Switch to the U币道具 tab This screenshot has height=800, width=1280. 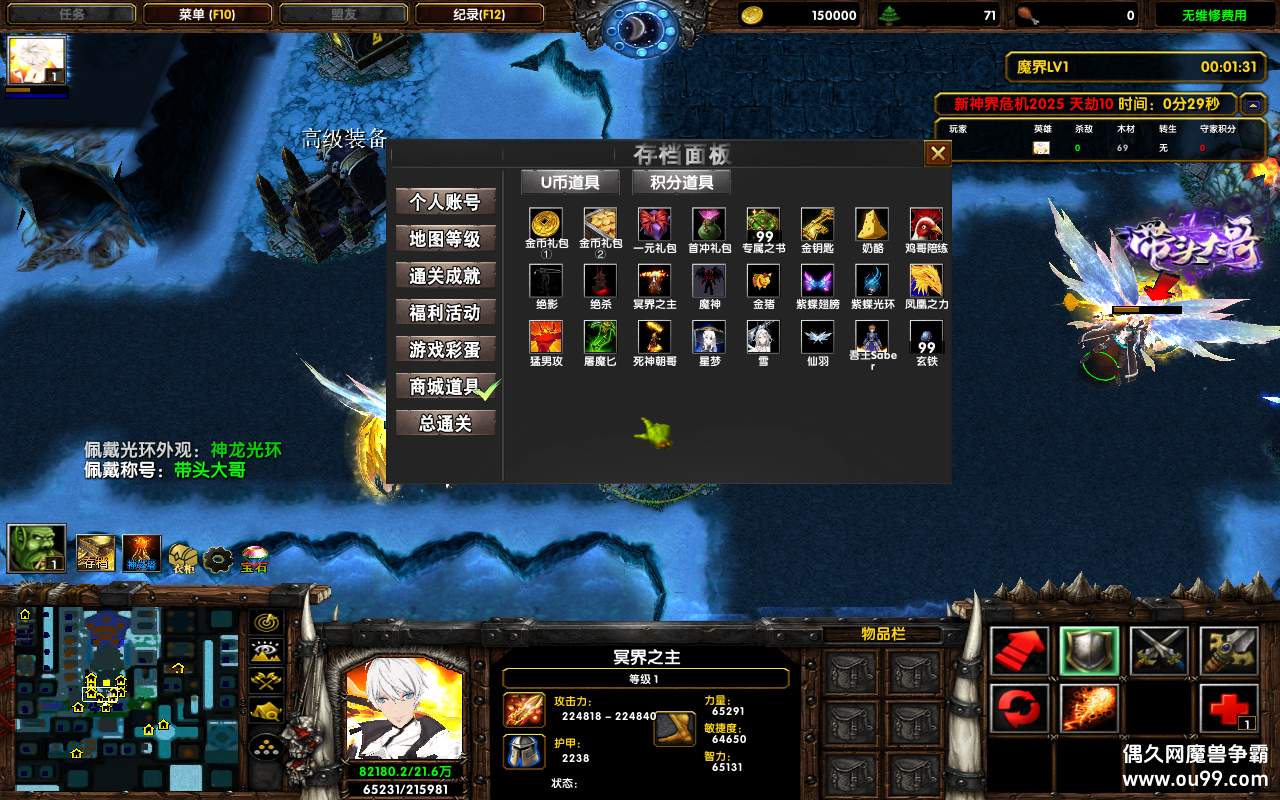570,182
